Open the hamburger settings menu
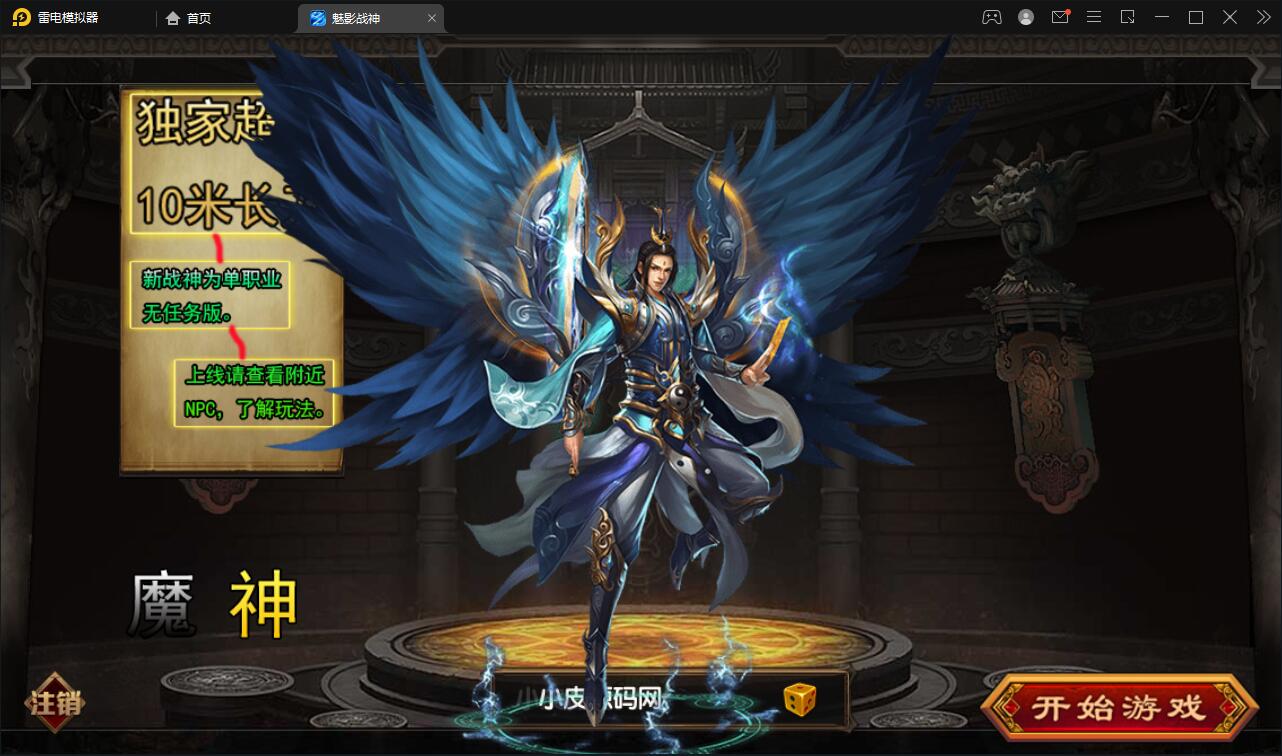Image resolution: width=1282 pixels, height=756 pixels. (1093, 17)
